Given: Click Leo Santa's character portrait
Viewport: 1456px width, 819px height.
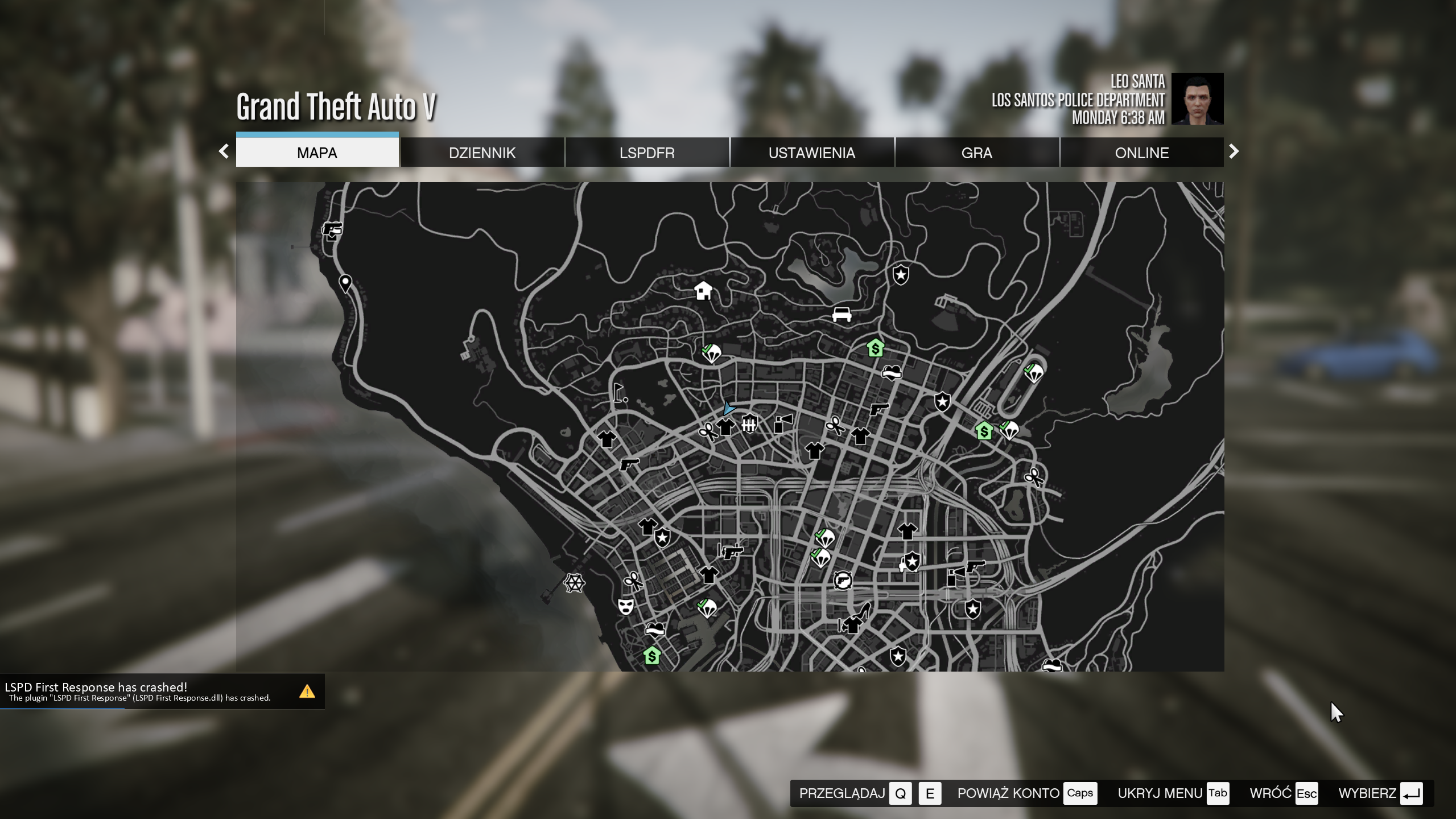Looking at the screenshot, I should coord(1197,99).
